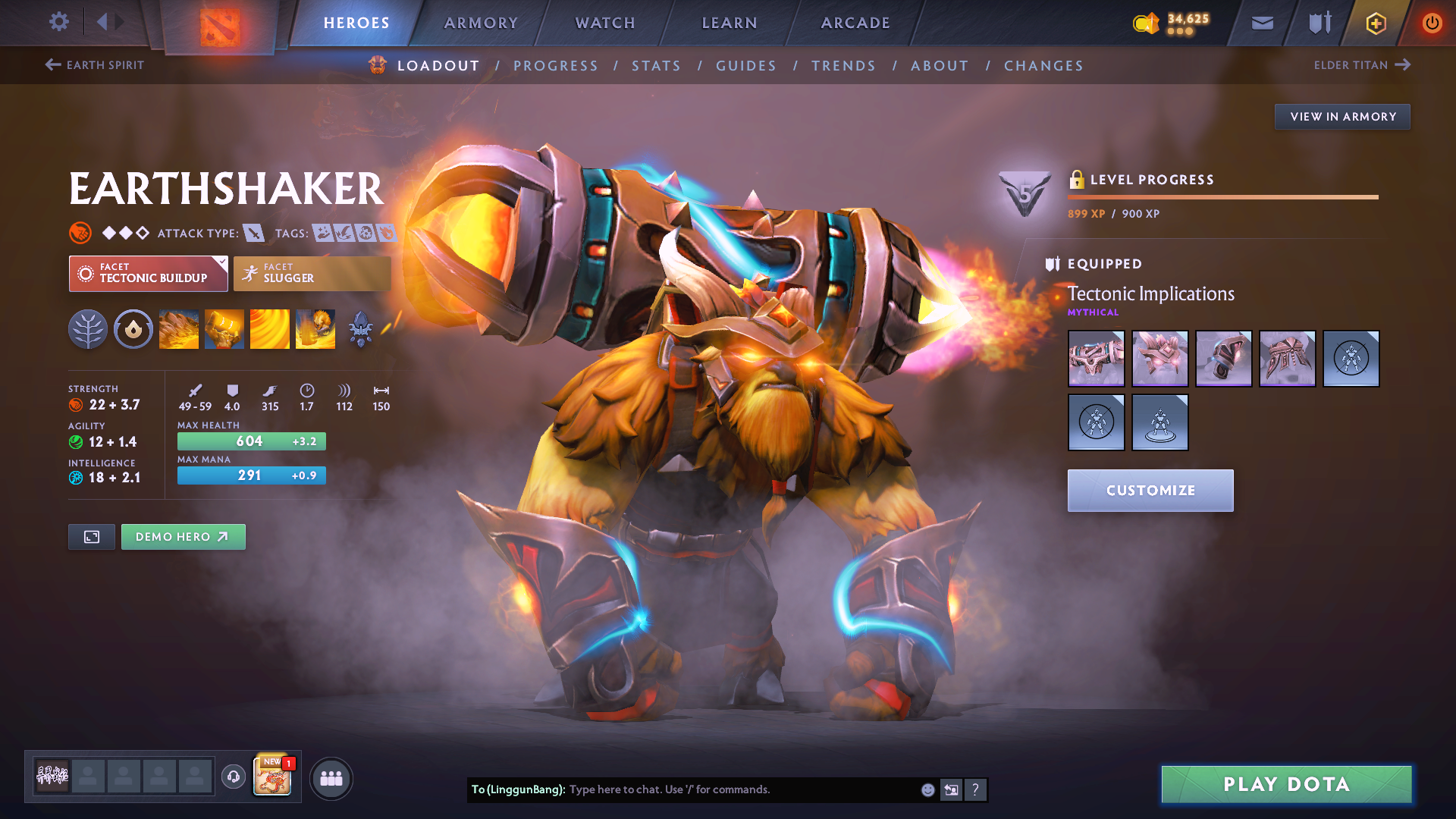Image resolution: width=1456 pixels, height=819 pixels.
Task: Select the Tectonic Buildup facet
Action: 148,273
